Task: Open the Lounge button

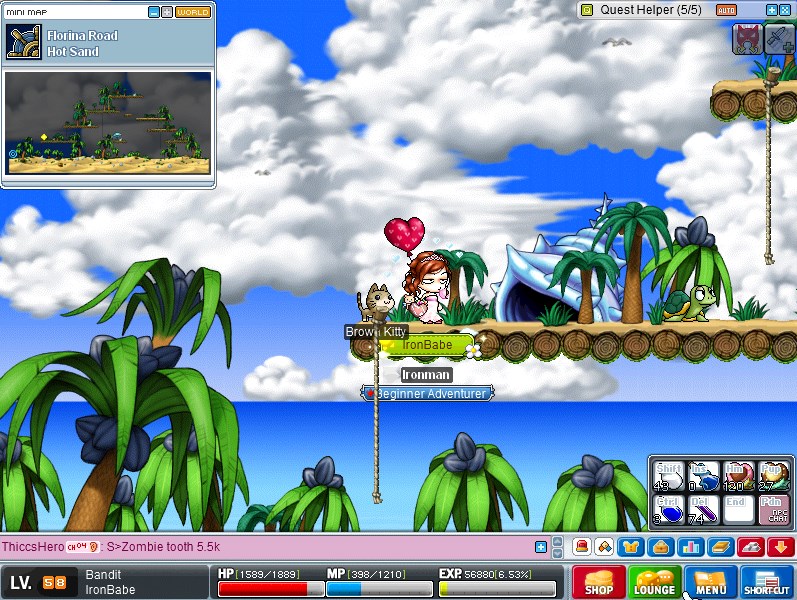Action: coord(655,582)
